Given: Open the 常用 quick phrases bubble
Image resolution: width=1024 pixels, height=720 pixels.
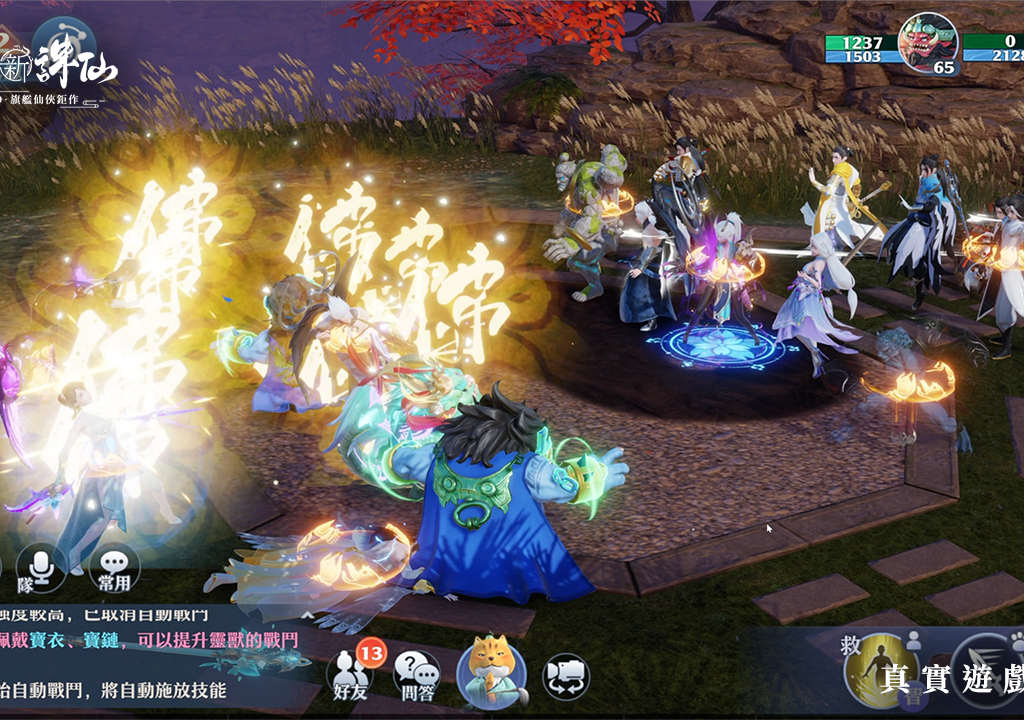Looking at the screenshot, I should click(114, 568).
